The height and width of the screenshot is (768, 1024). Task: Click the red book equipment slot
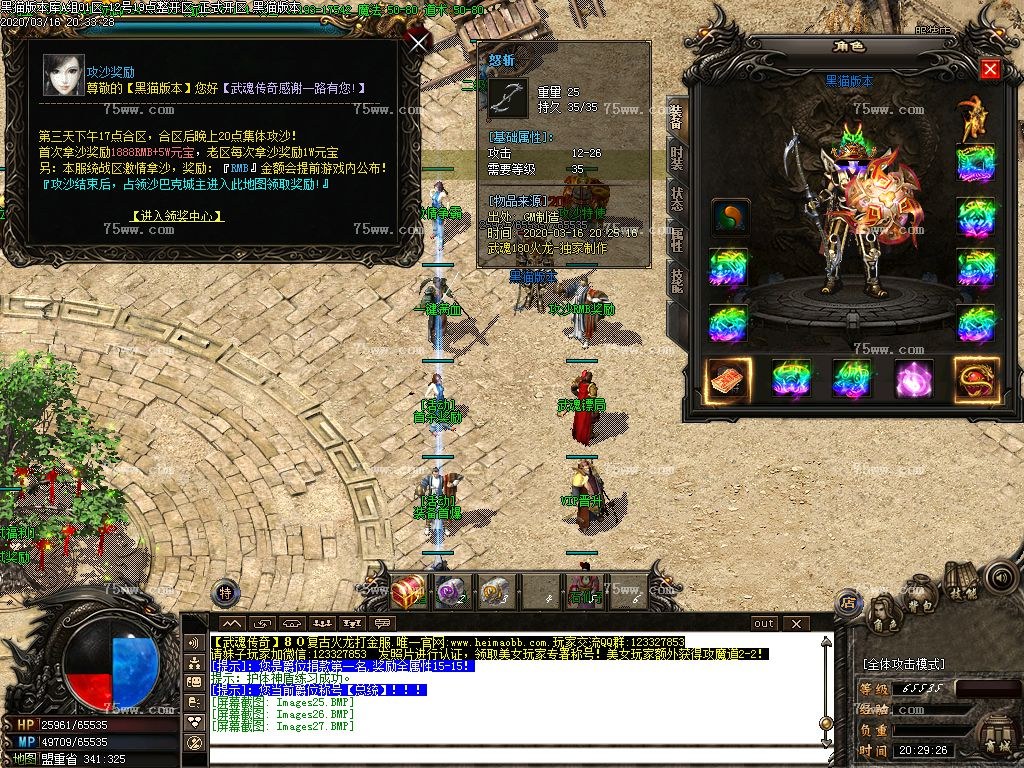[x=729, y=379]
